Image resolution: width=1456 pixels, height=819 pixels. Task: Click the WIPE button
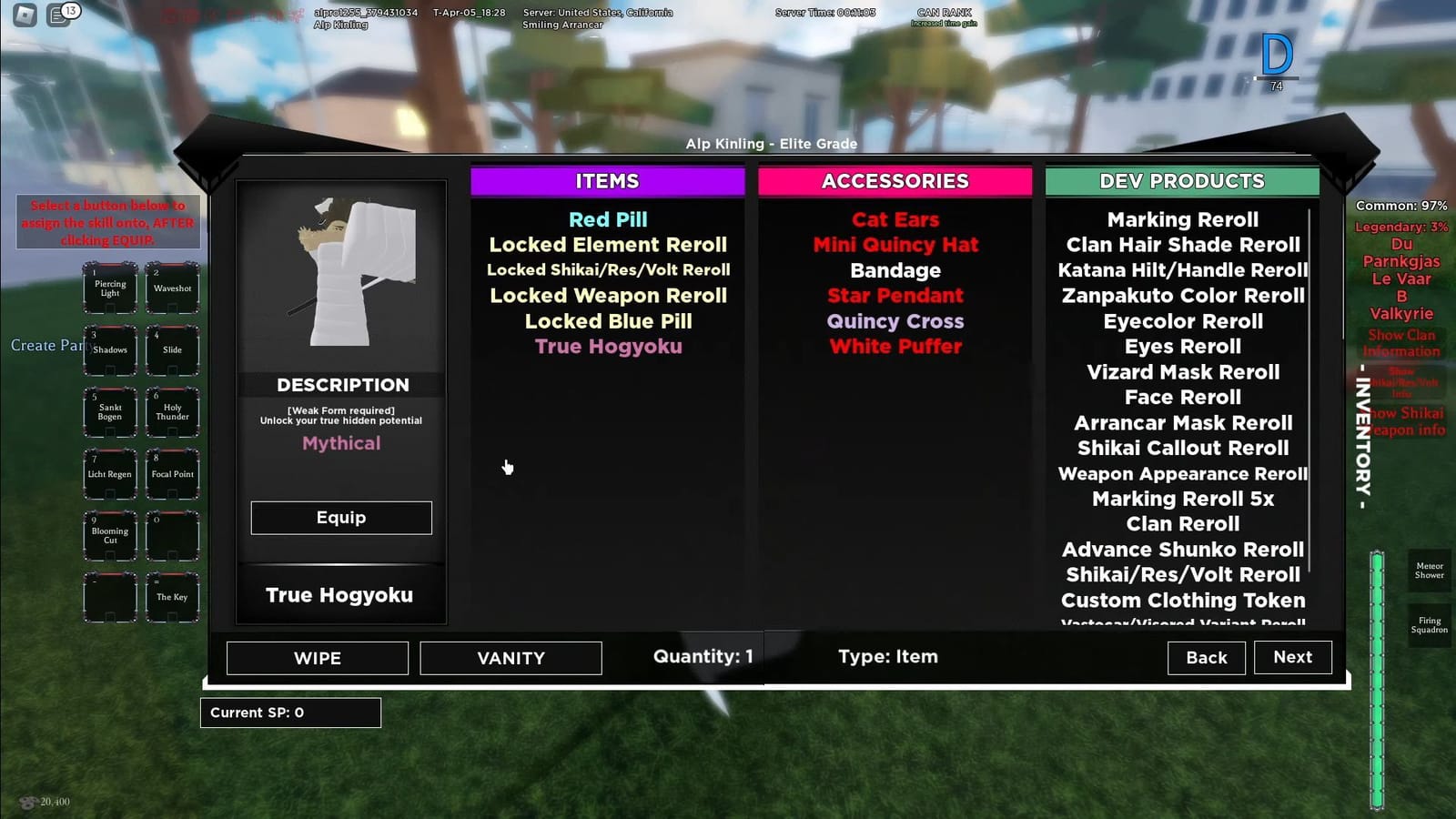point(316,657)
